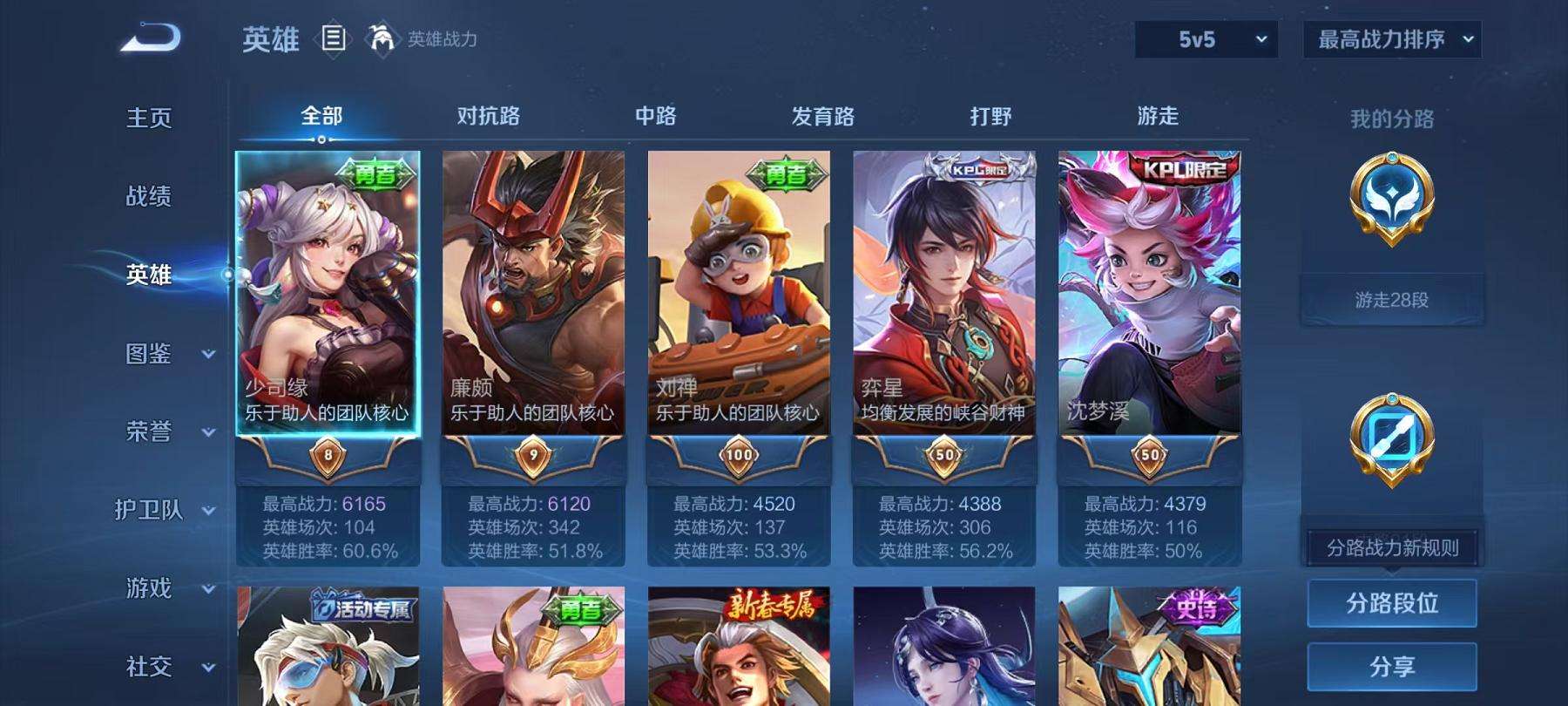Expand the 荣誉 sidebar section
Screen dimensions: 1568x706
pyautogui.click(x=150, y=432)
